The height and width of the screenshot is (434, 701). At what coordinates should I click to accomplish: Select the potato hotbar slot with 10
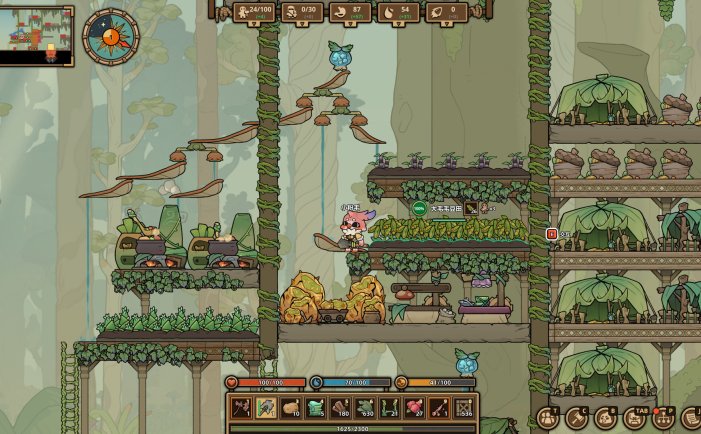tap(290, 408)
